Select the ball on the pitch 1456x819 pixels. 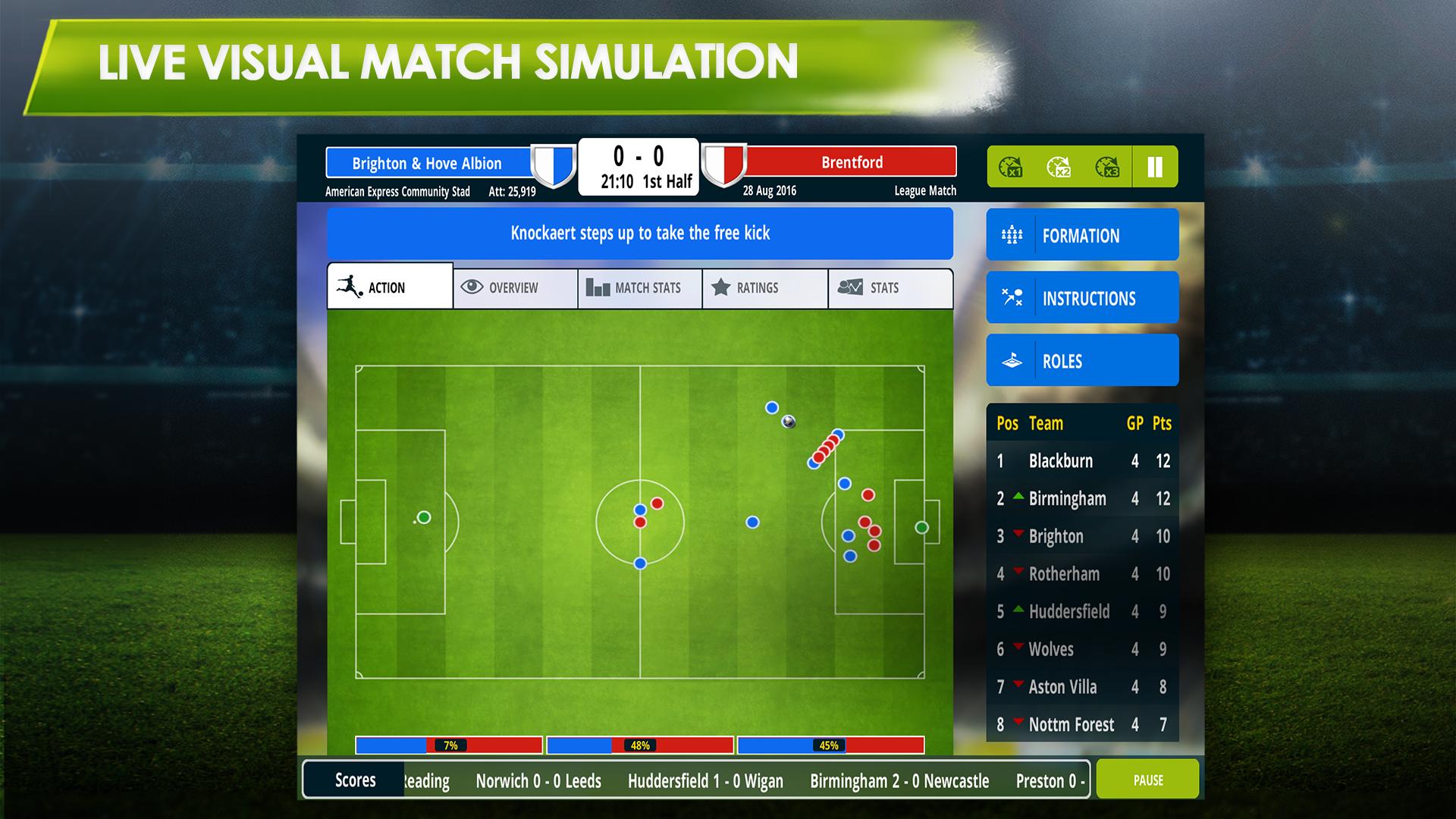tap(787, 422)
